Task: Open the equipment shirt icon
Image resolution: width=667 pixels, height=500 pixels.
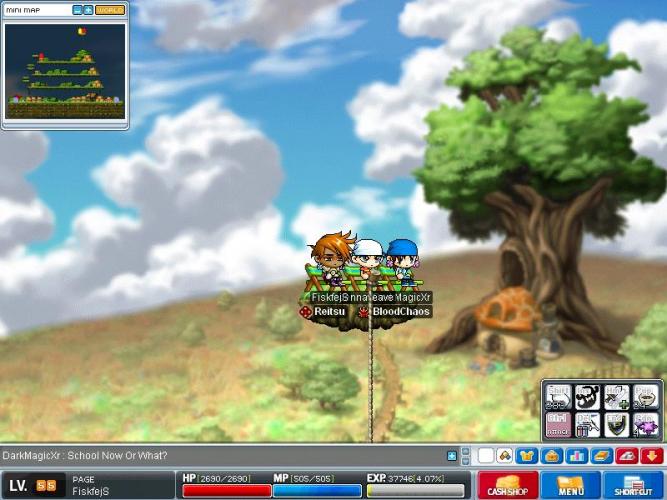Action: click(x=528, y=456)
